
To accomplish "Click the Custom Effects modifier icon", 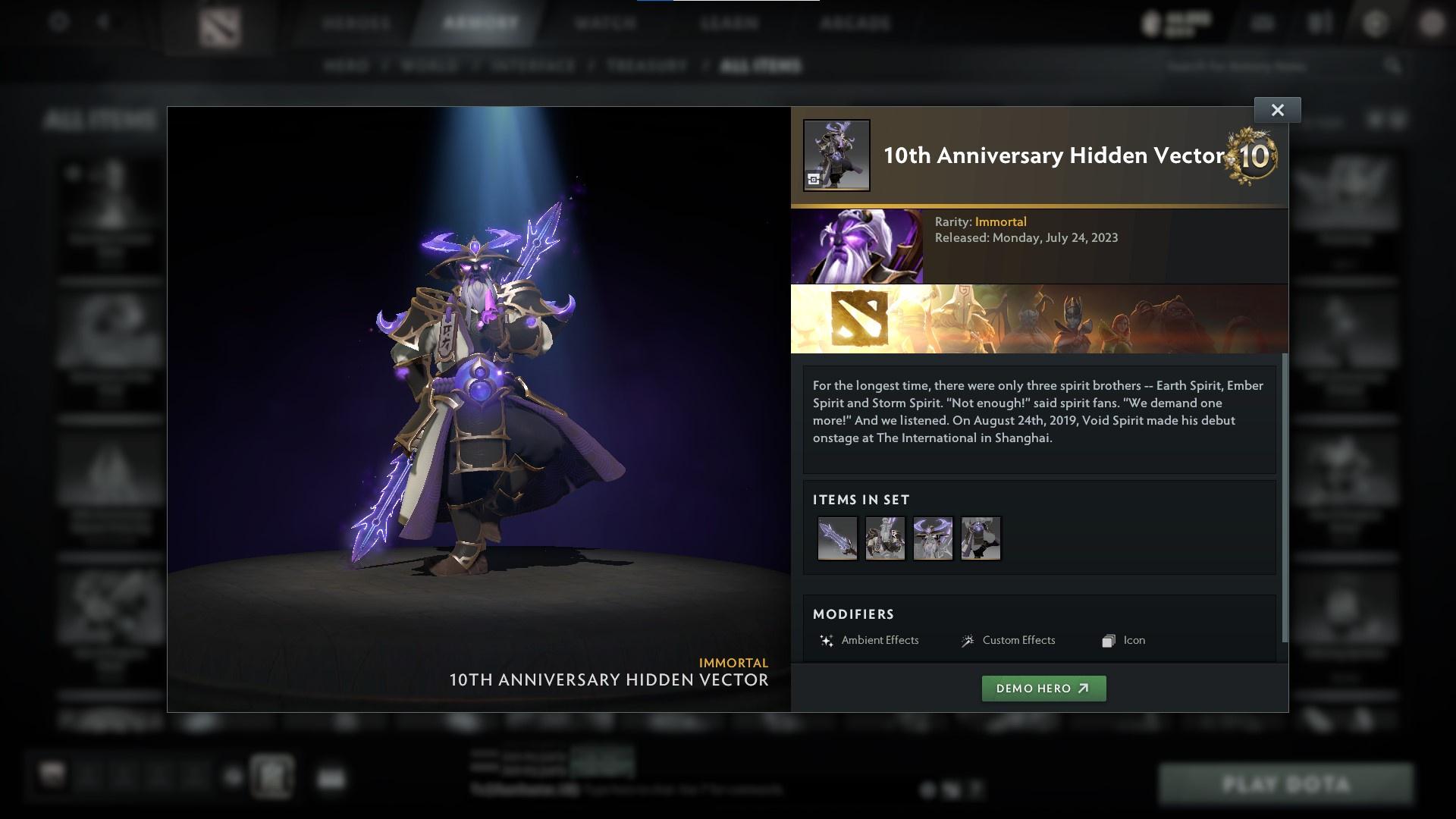I will click(966, 640).
